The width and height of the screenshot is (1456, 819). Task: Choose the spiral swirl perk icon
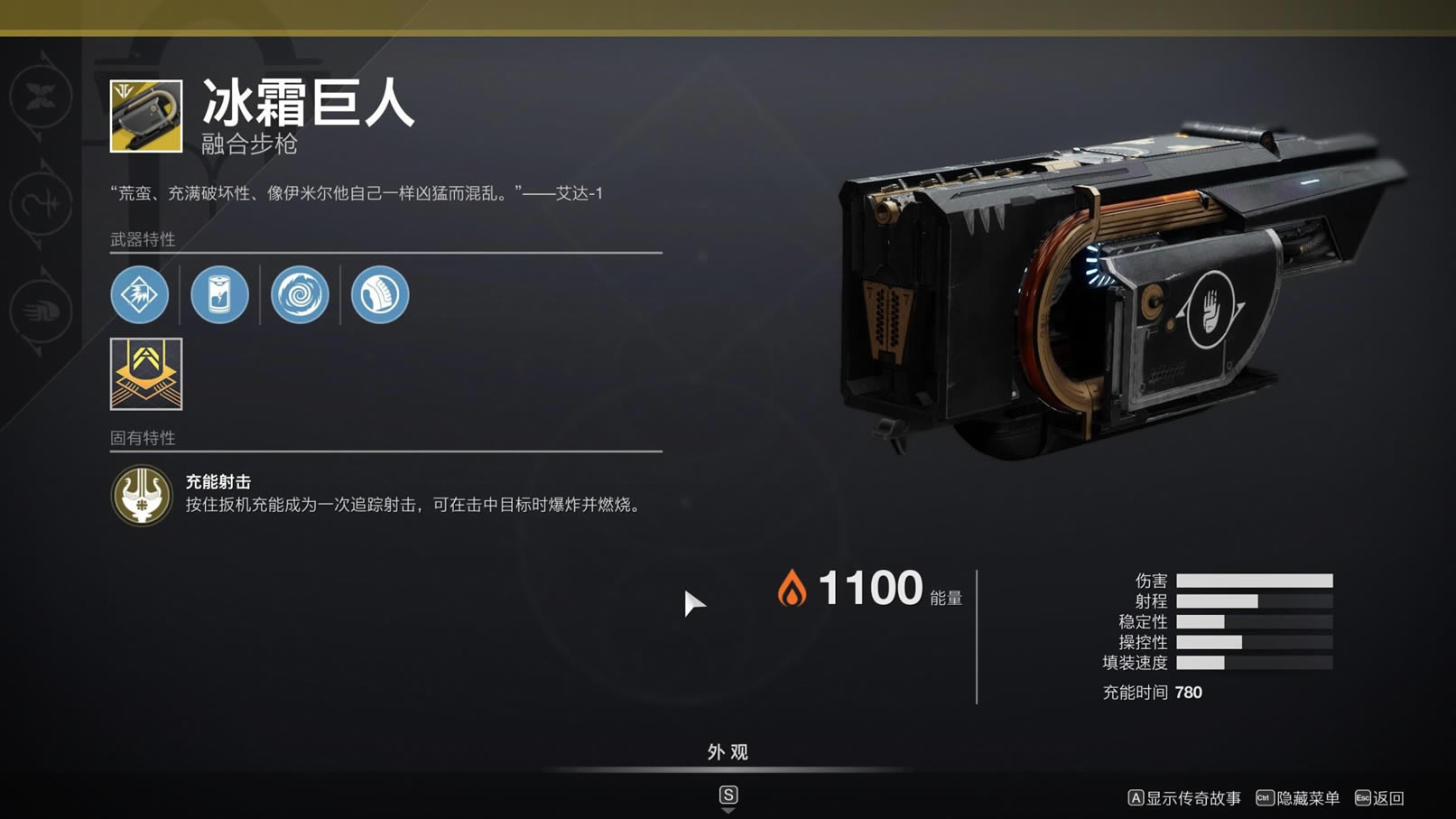[300, 294]
